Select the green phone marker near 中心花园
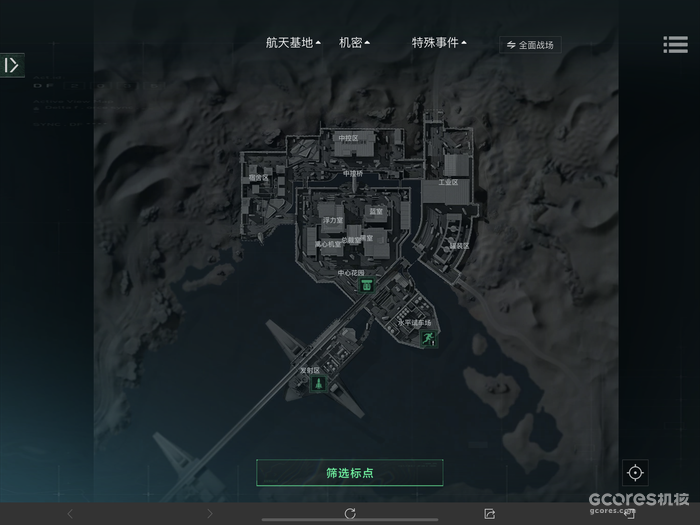 [x=367, y=285]
